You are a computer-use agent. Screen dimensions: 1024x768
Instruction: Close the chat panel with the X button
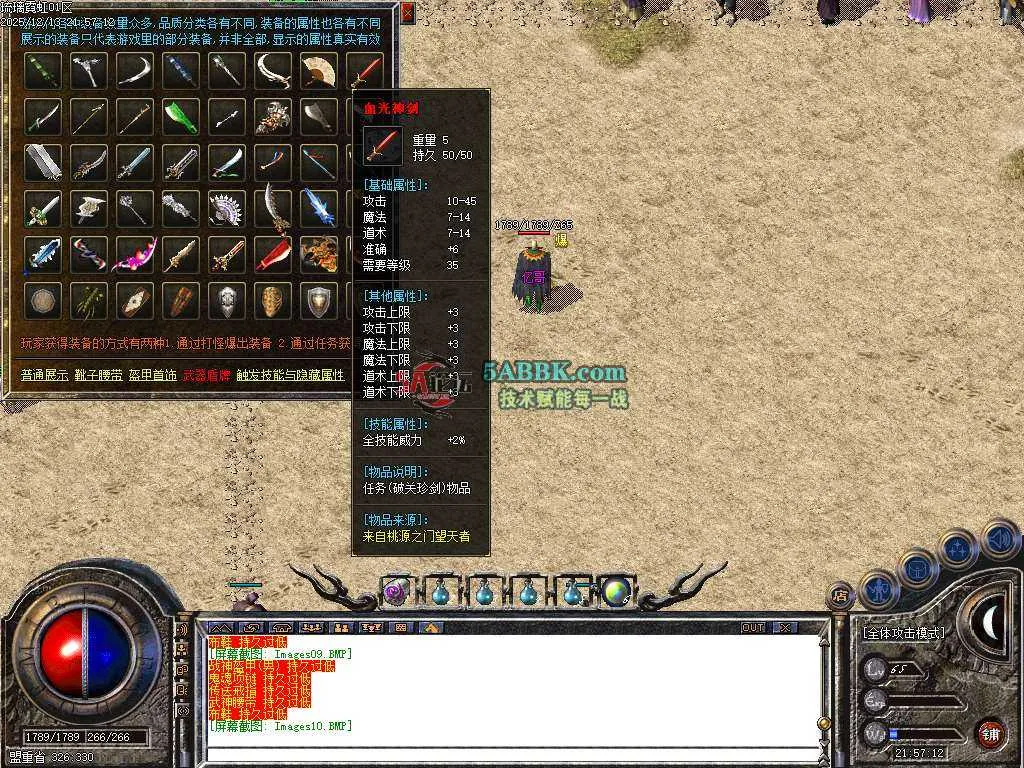point(785,627)
